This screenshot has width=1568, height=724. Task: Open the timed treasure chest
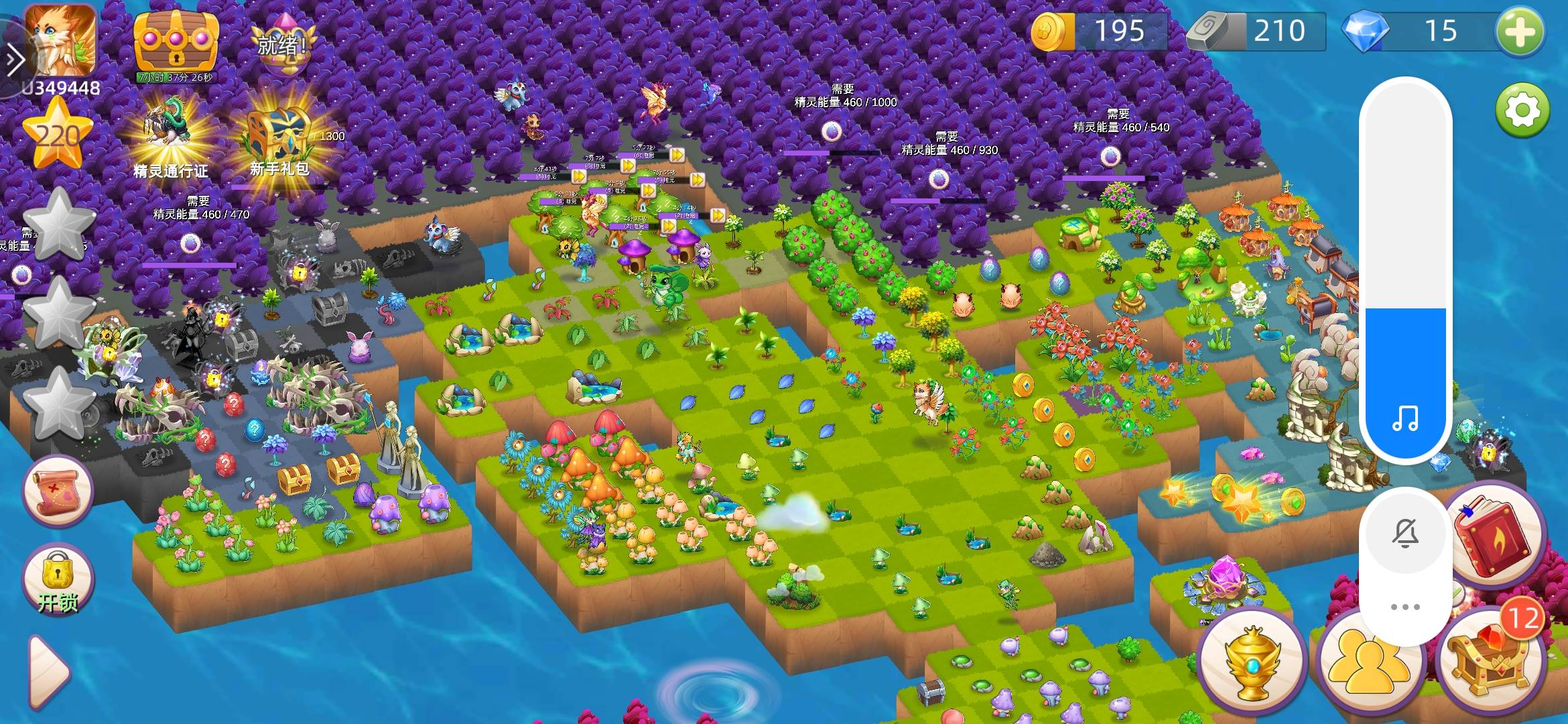(176, 40)
